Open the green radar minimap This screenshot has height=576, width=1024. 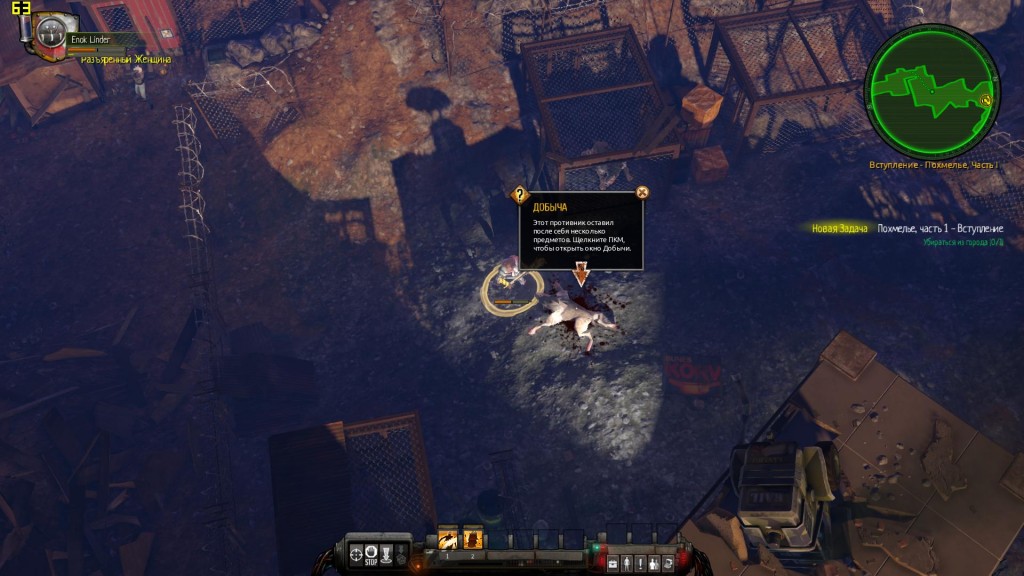[932, 91]
